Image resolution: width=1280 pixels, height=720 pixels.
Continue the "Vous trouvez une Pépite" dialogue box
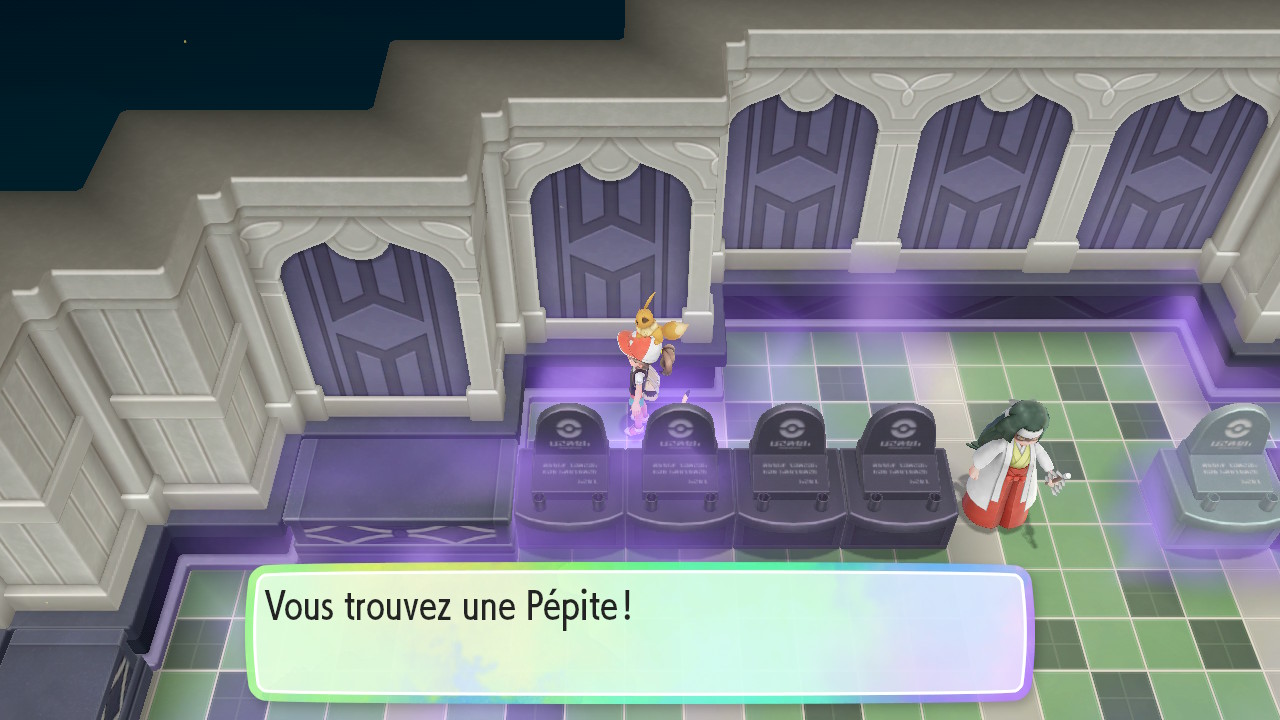[x=638, y=632]
